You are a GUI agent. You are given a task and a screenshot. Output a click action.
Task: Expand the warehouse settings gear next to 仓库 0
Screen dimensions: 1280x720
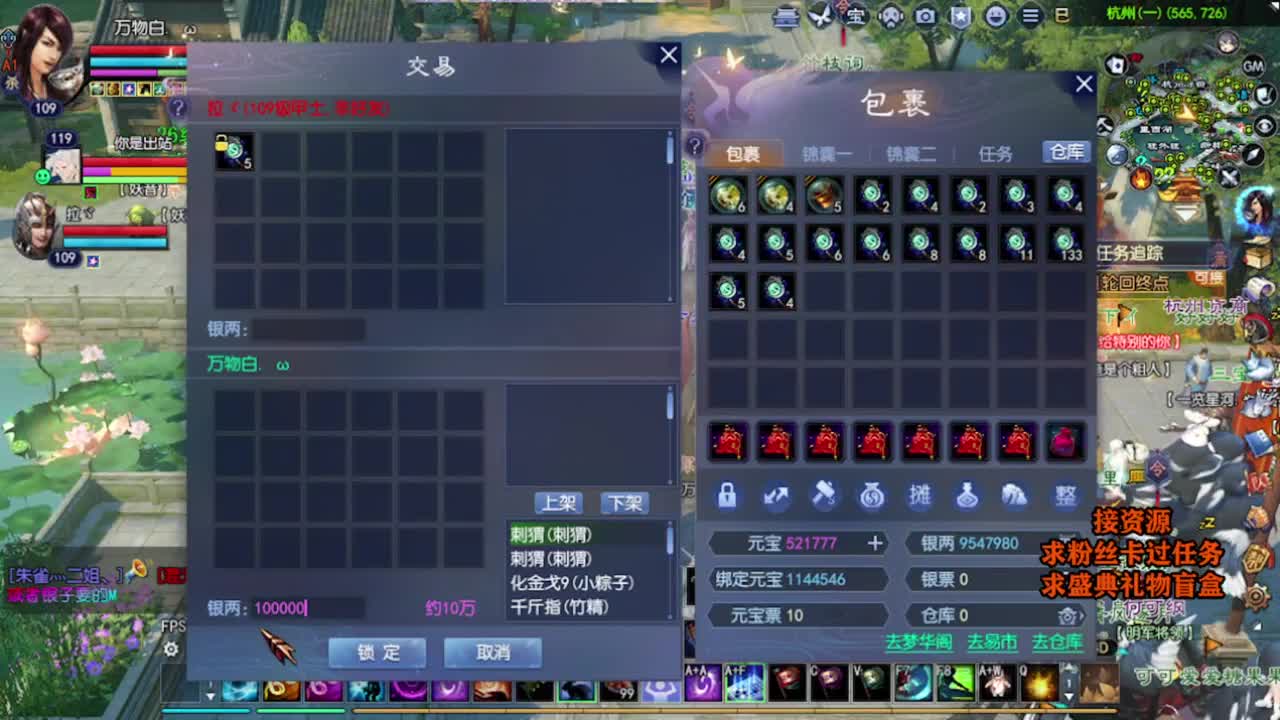[x=1069, y=615]
